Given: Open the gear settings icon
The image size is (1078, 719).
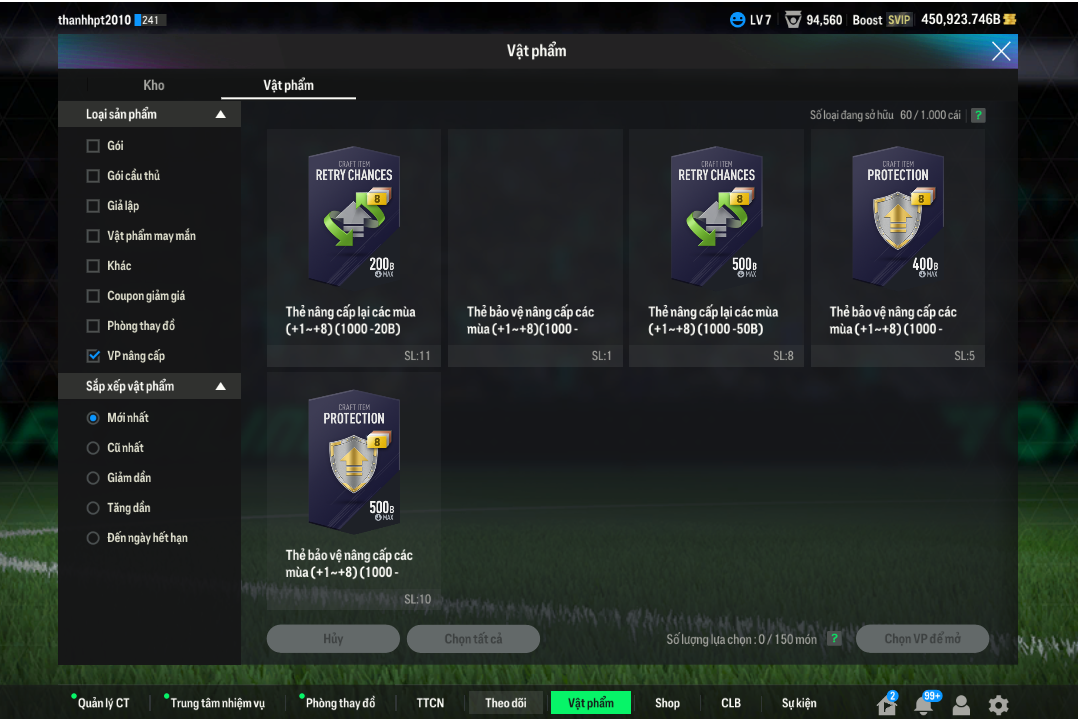Looking at the screenshot, I should click(998, 704).
